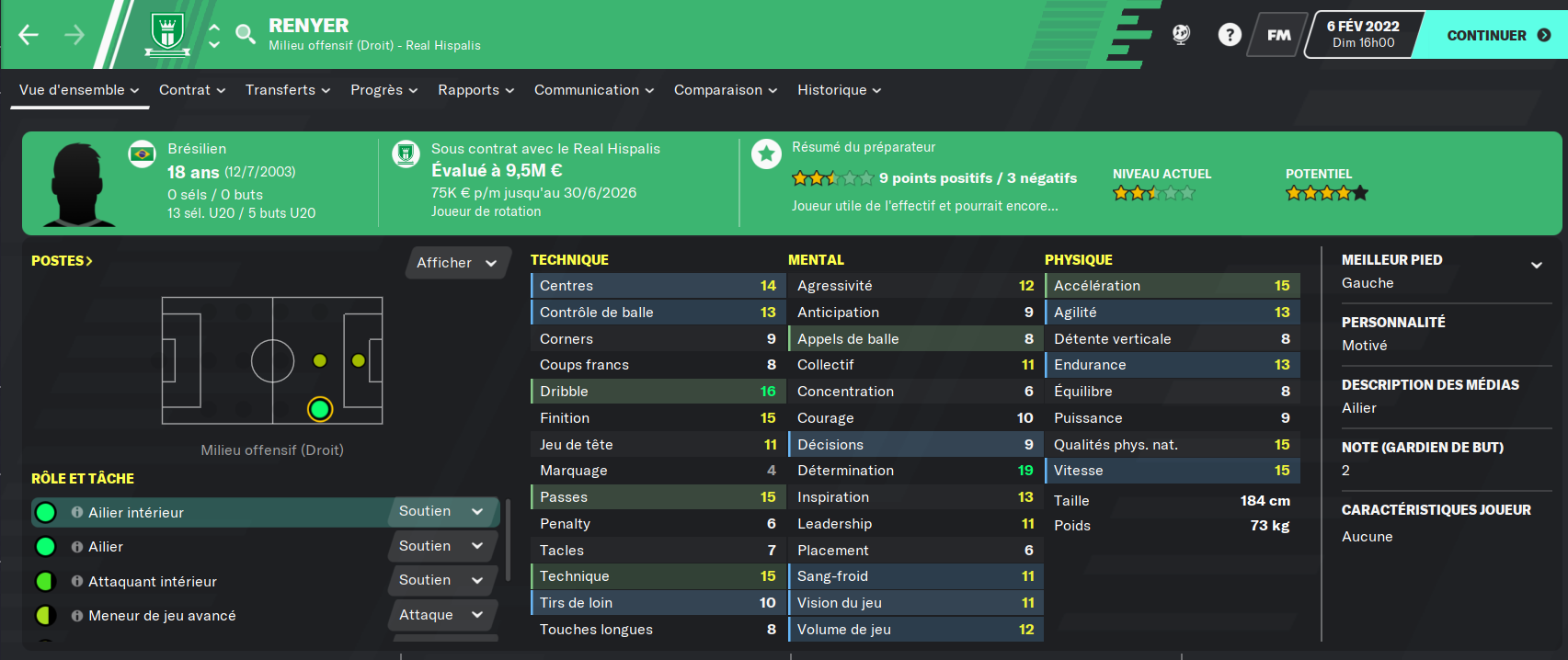
Task: Open the Communication tab menu
Action: coord(593,90)
